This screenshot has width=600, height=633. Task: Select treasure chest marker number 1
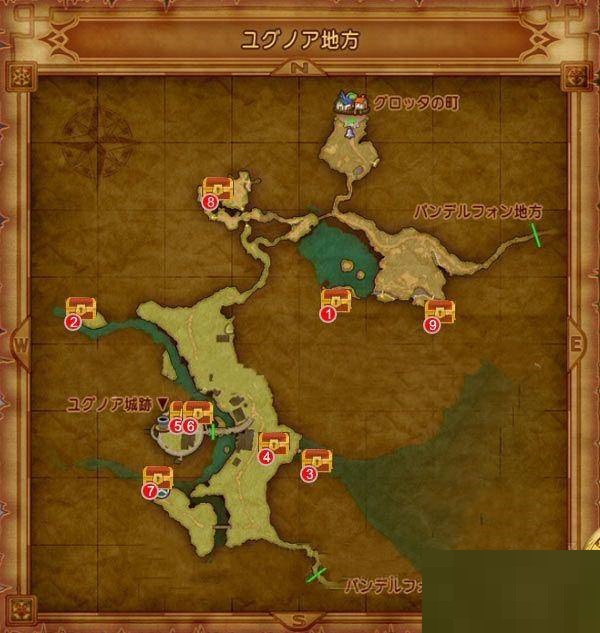point(335,300)
